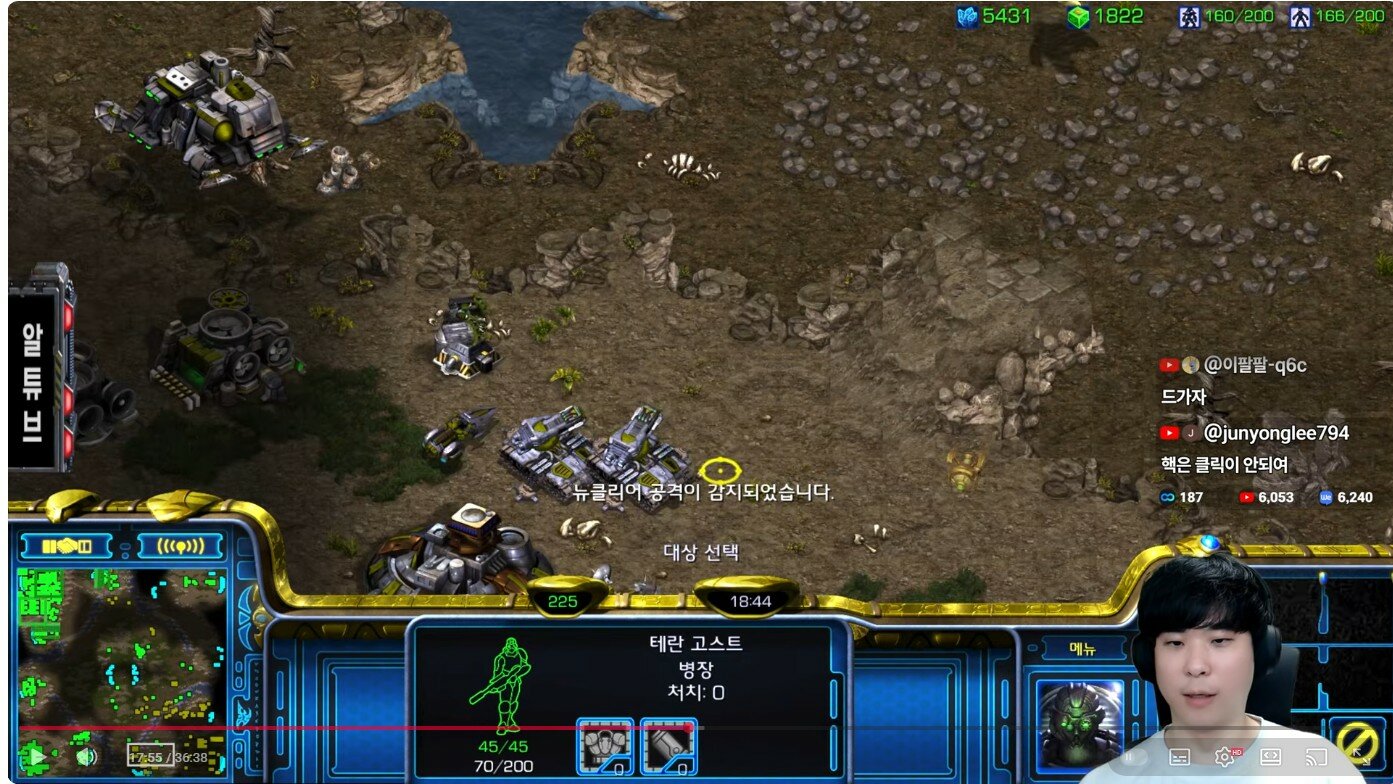Select the Ghost armor upgrade icon
Viewport: 1393px width, 784px height.
point(604,747)
